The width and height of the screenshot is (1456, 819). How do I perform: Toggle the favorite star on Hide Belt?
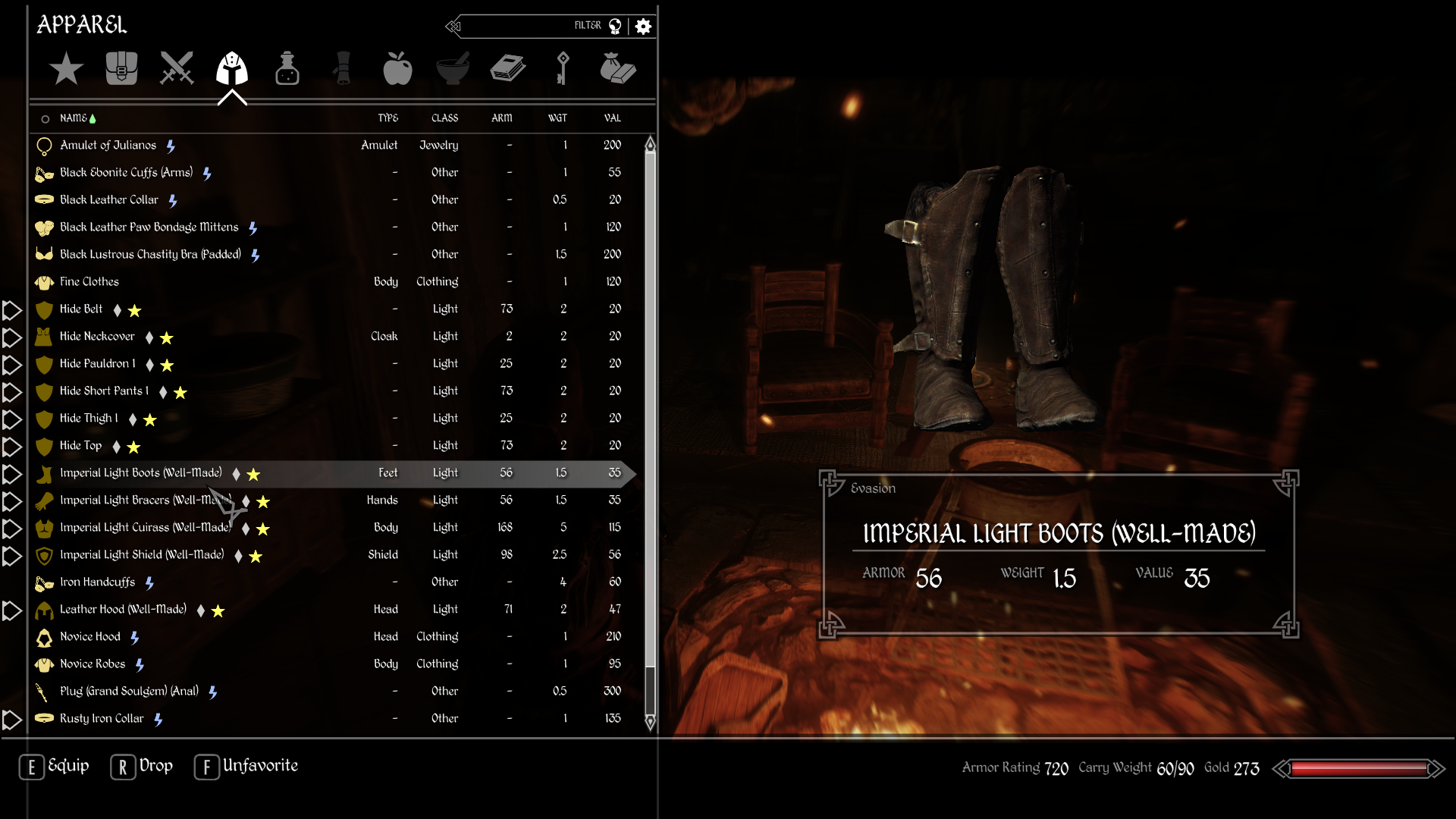pyautogui.click(x=134, y=310)
